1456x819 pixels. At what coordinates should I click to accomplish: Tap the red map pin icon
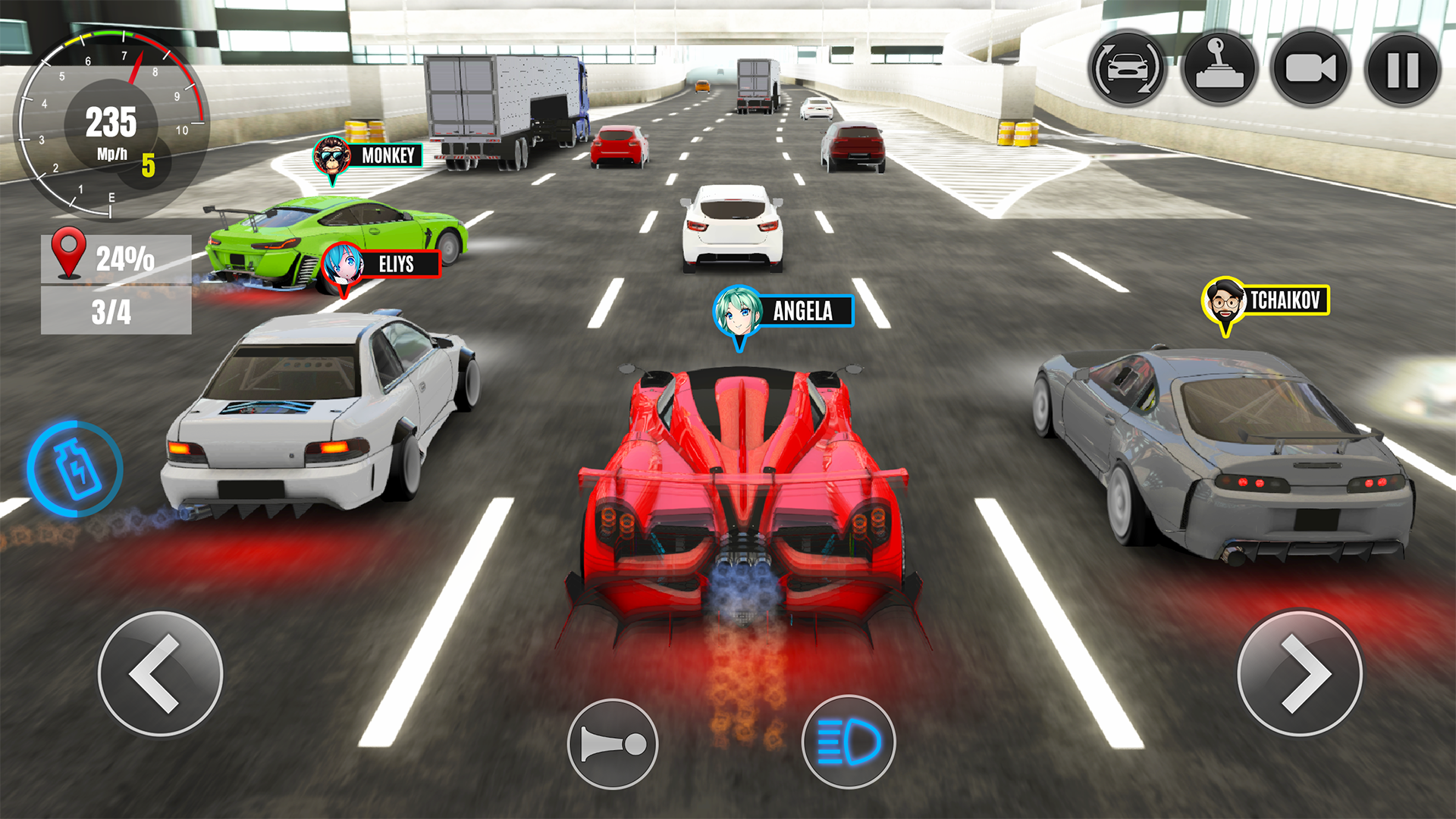[70, 254]
